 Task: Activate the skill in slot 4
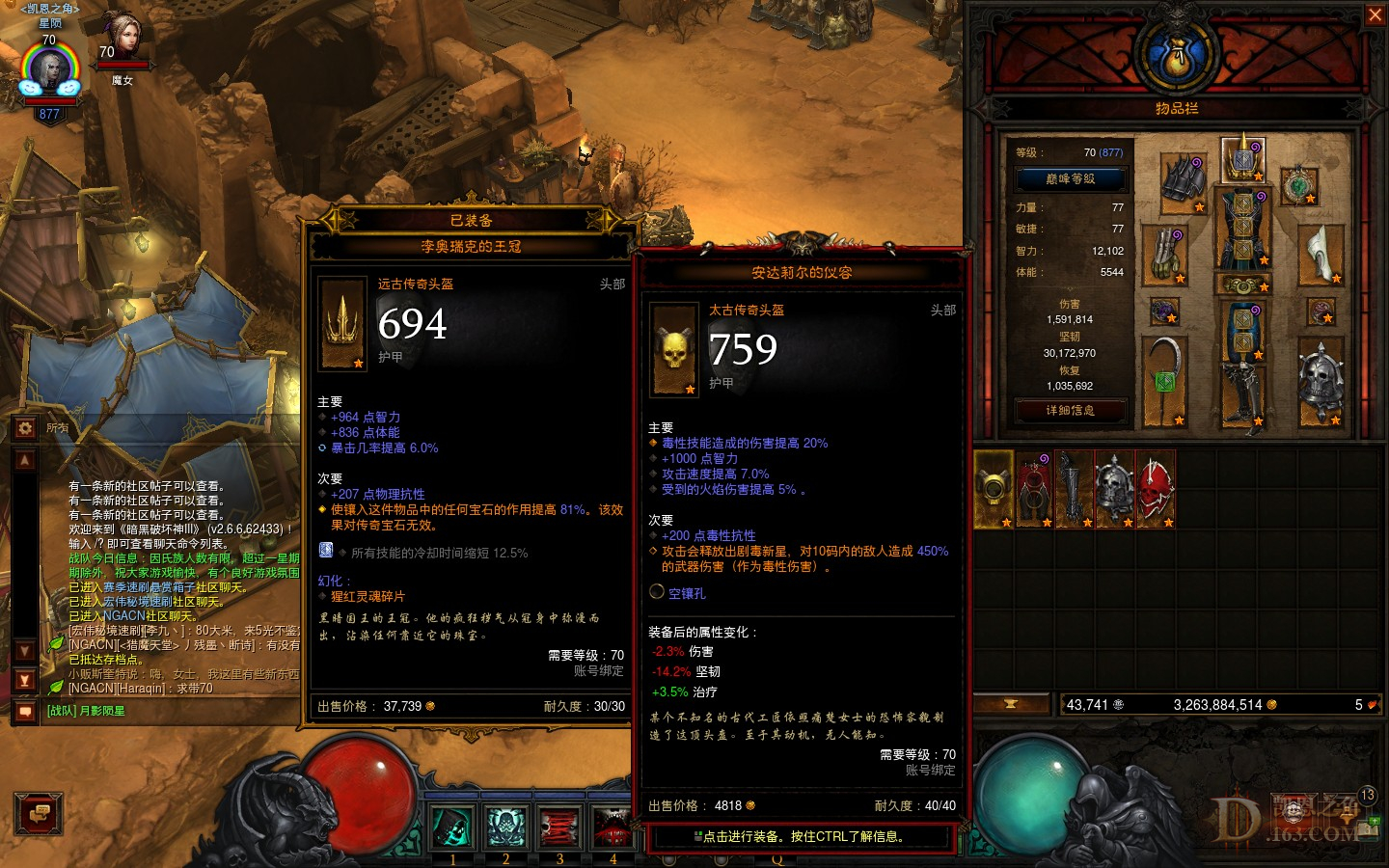pyautogui.click(x=613, y=827)
